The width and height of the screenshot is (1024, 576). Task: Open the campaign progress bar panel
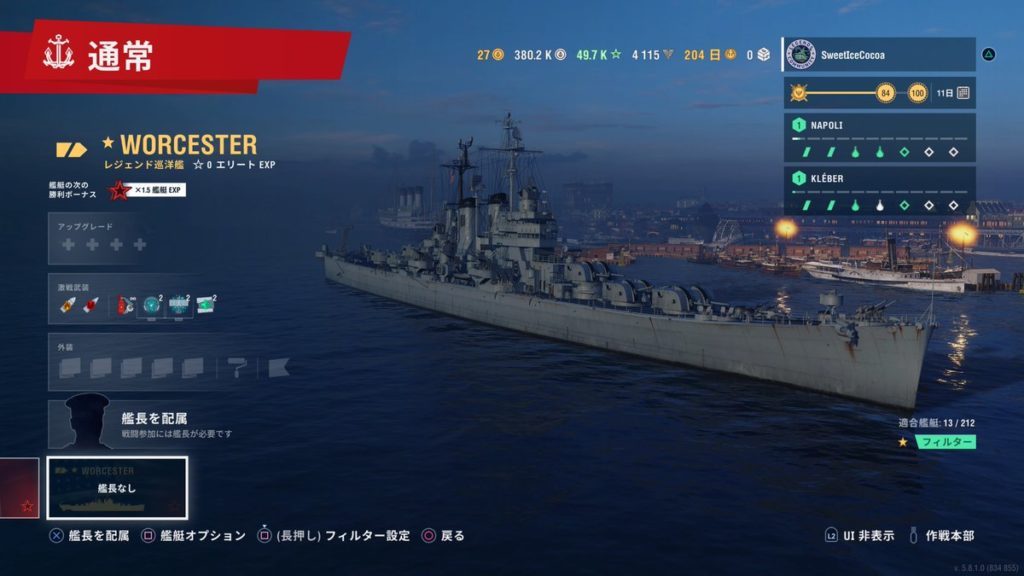pos(878,93)
